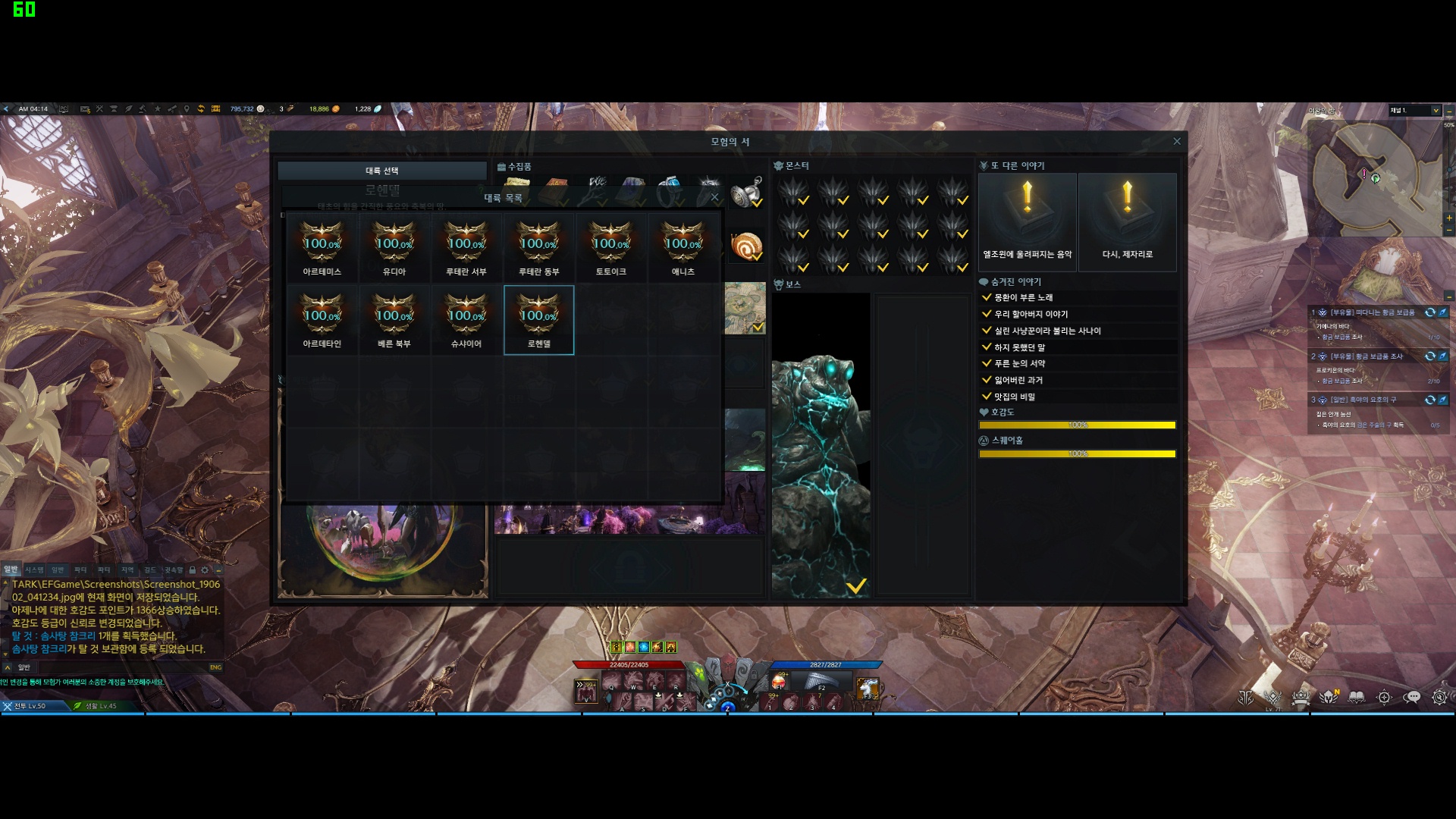
Task: Open the 엘조윈에 울려퍼지는 음악 story
Action: pos(1028,222)
